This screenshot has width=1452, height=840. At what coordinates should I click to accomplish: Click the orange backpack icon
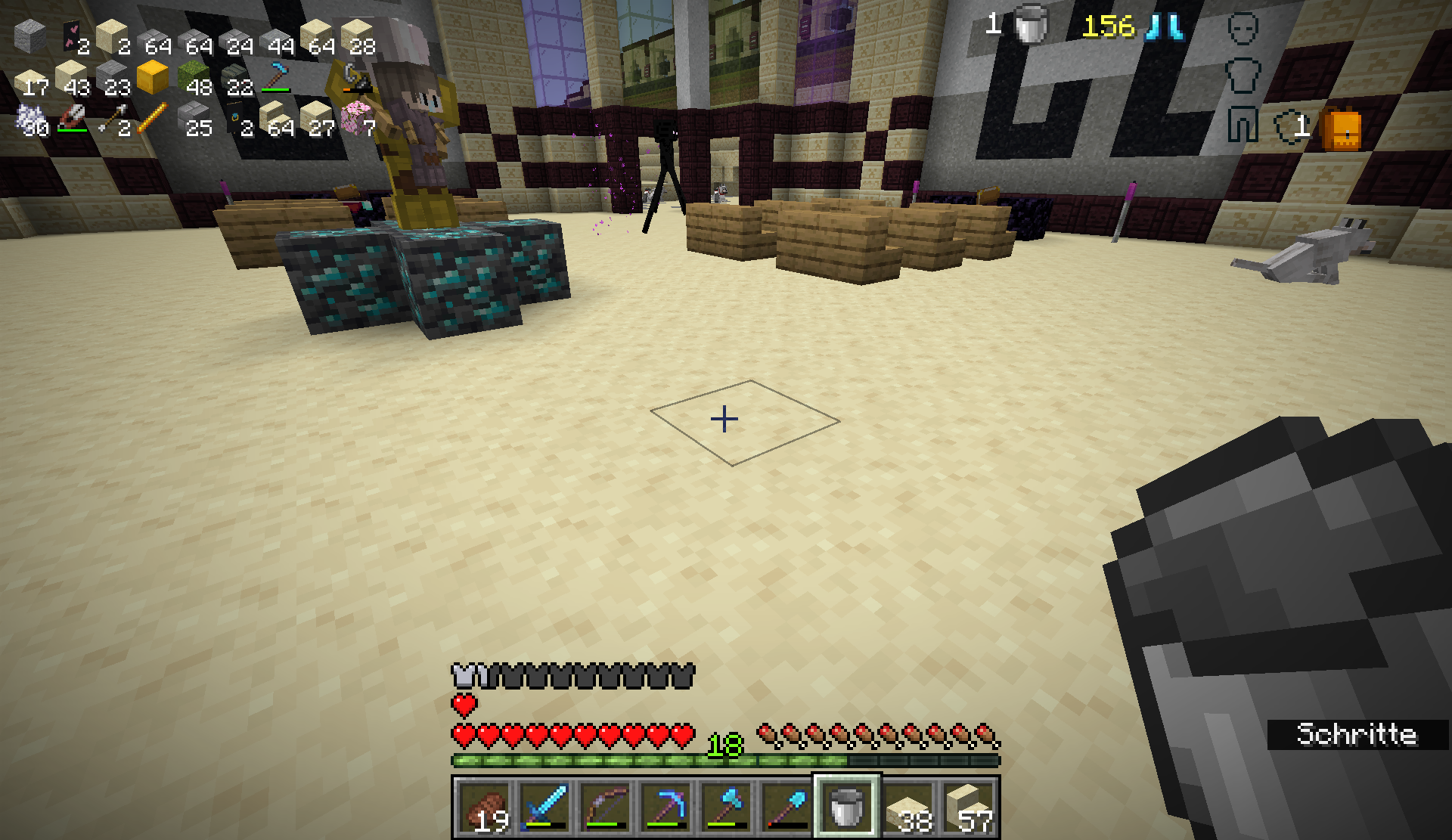point(1340,129)
